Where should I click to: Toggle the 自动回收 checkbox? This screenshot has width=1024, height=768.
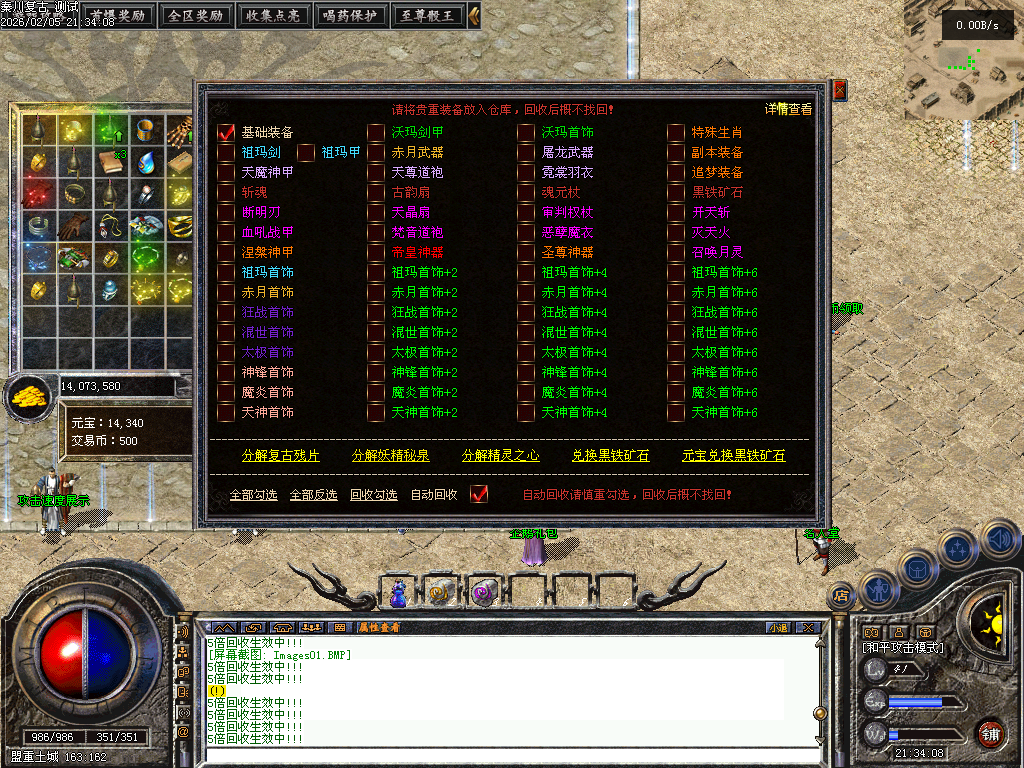[x=479, y=494]
